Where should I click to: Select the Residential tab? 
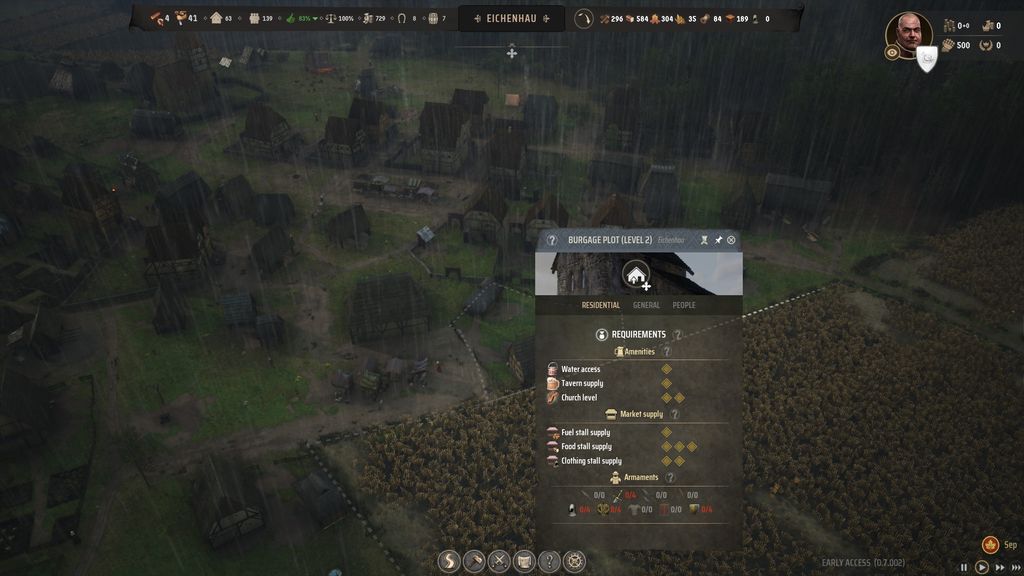click(x=601, y=305)
